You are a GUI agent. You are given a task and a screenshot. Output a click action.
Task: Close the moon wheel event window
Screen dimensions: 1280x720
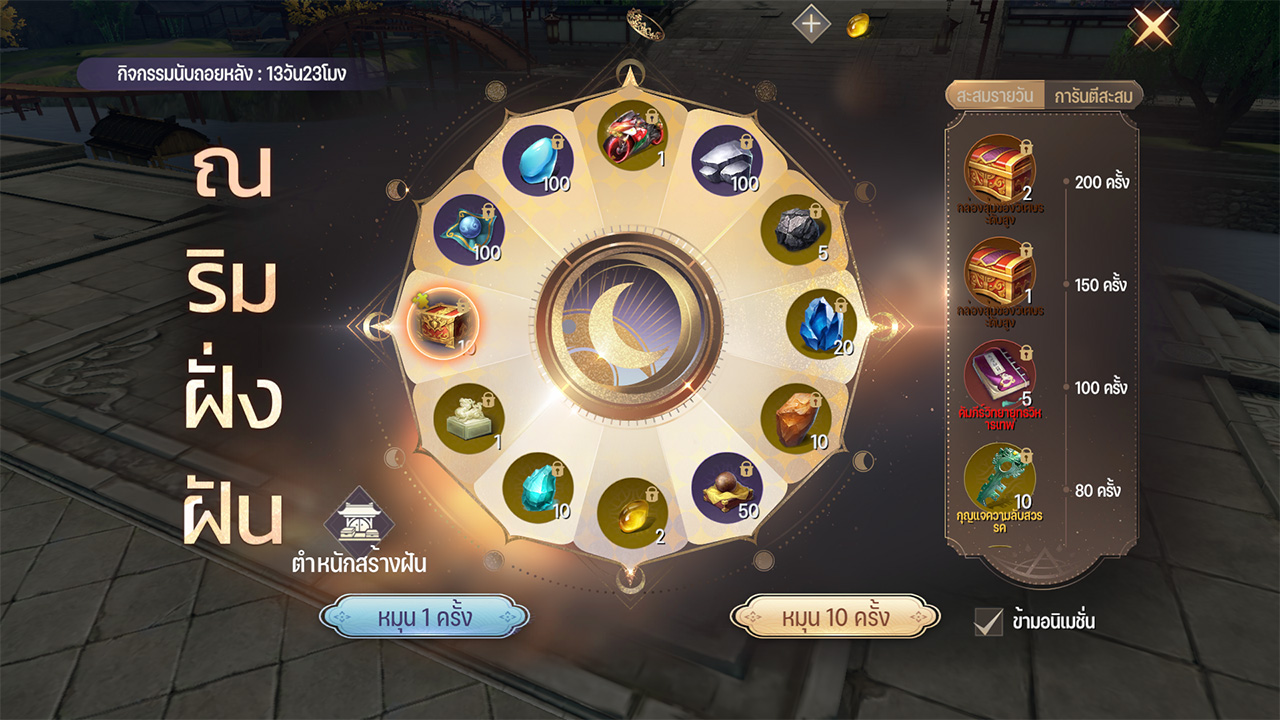[x=1153, y=27]
